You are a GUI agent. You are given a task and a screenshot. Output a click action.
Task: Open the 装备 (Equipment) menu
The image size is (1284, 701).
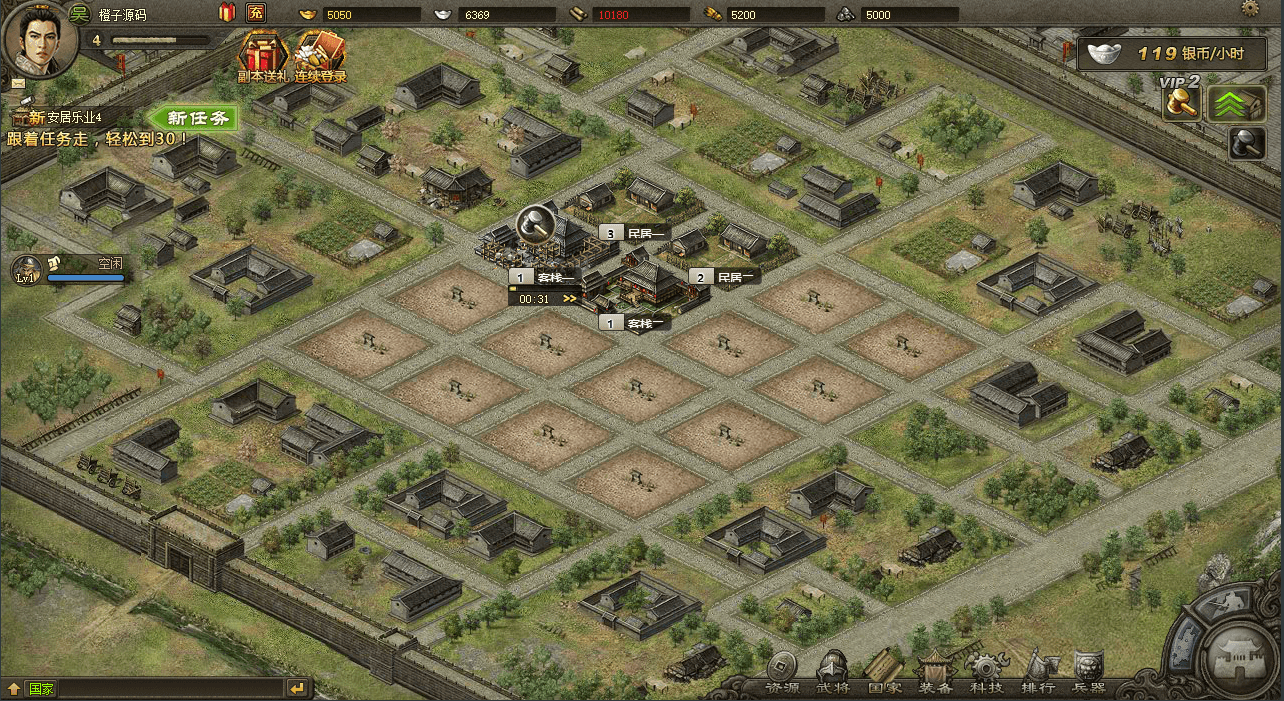937,672
